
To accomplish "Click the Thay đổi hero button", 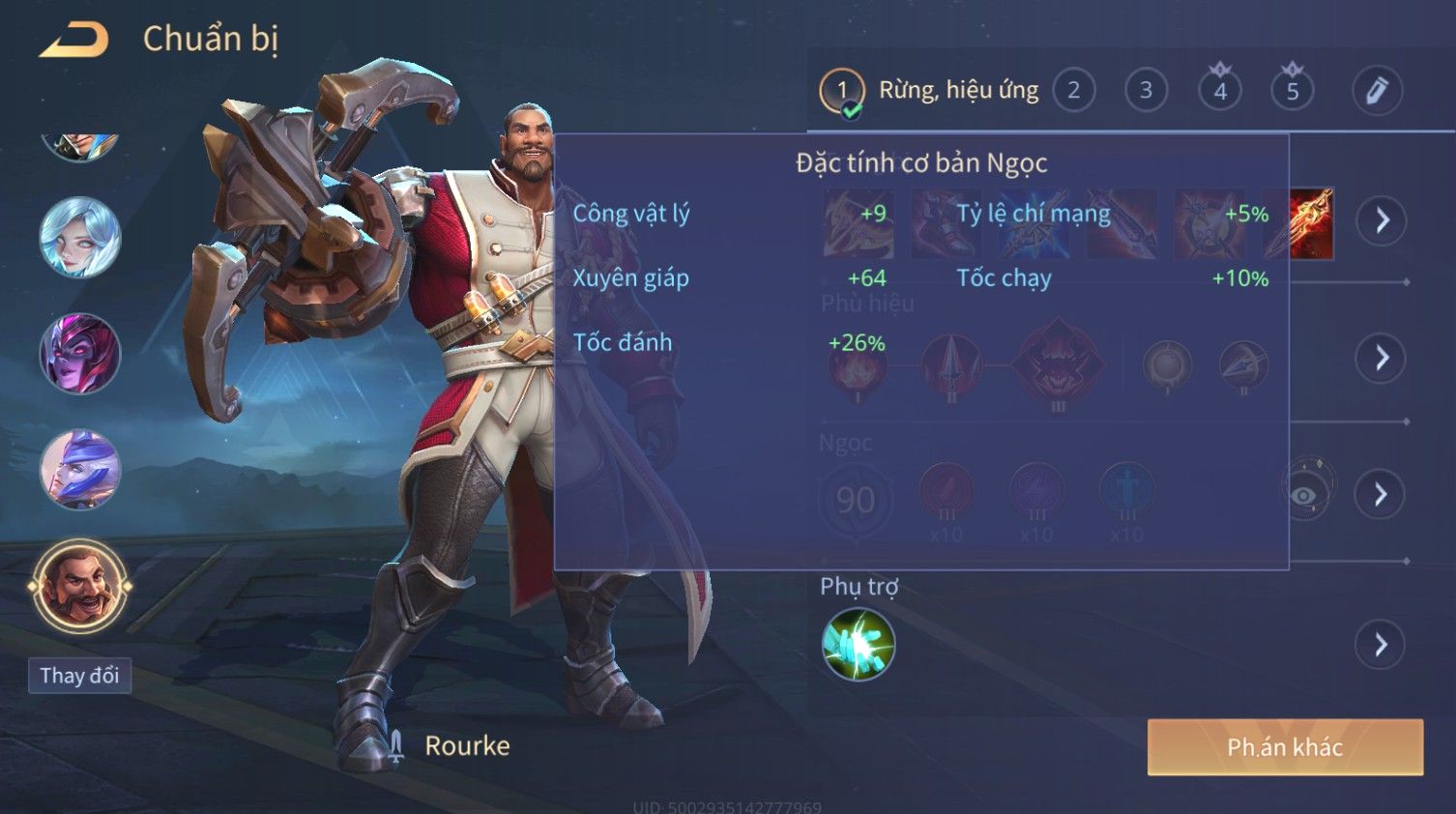I will [x=79, y=676].
